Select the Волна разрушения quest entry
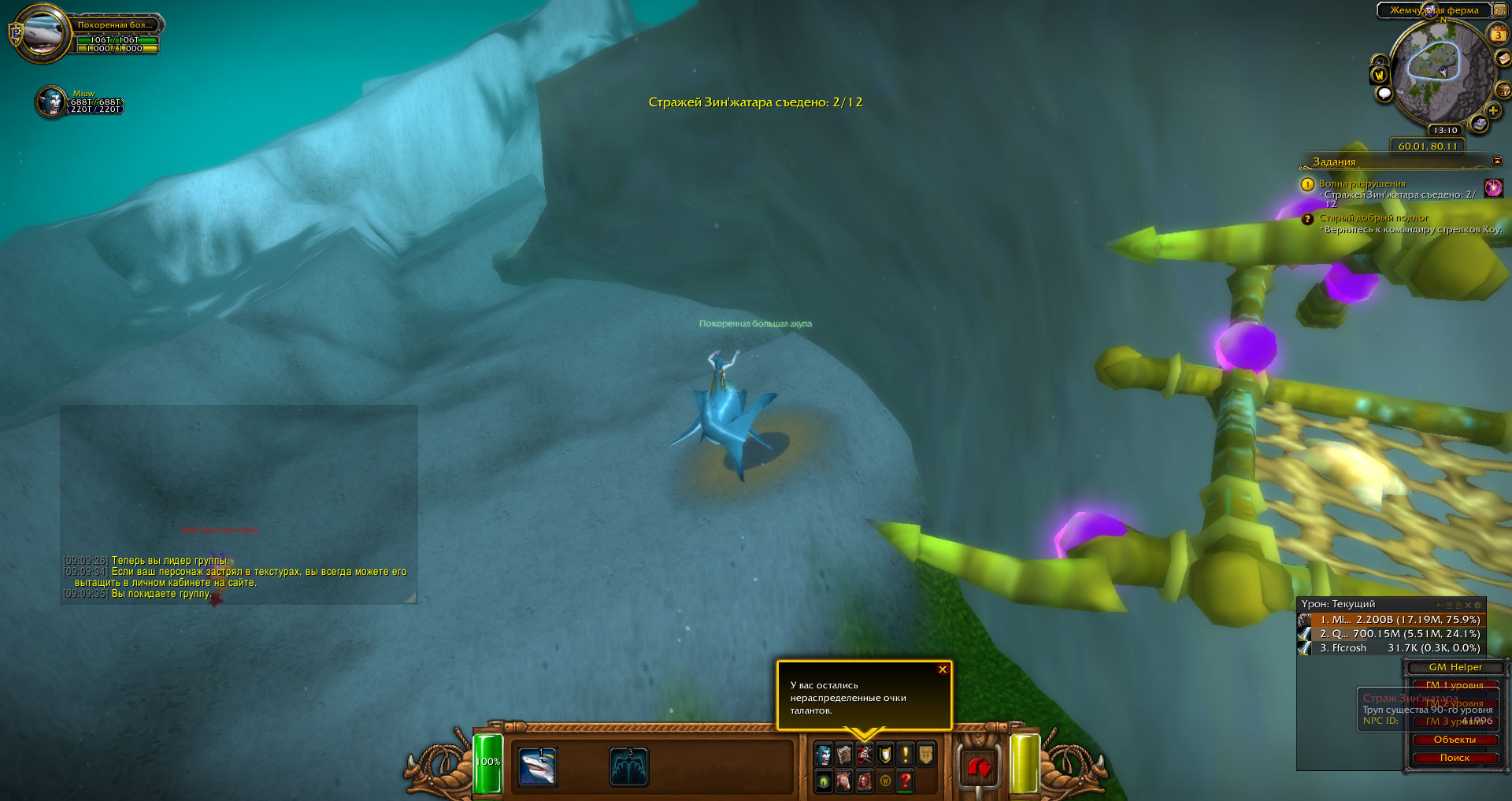The width and height of the screenshot is (1512, 801). [1362, 184]
